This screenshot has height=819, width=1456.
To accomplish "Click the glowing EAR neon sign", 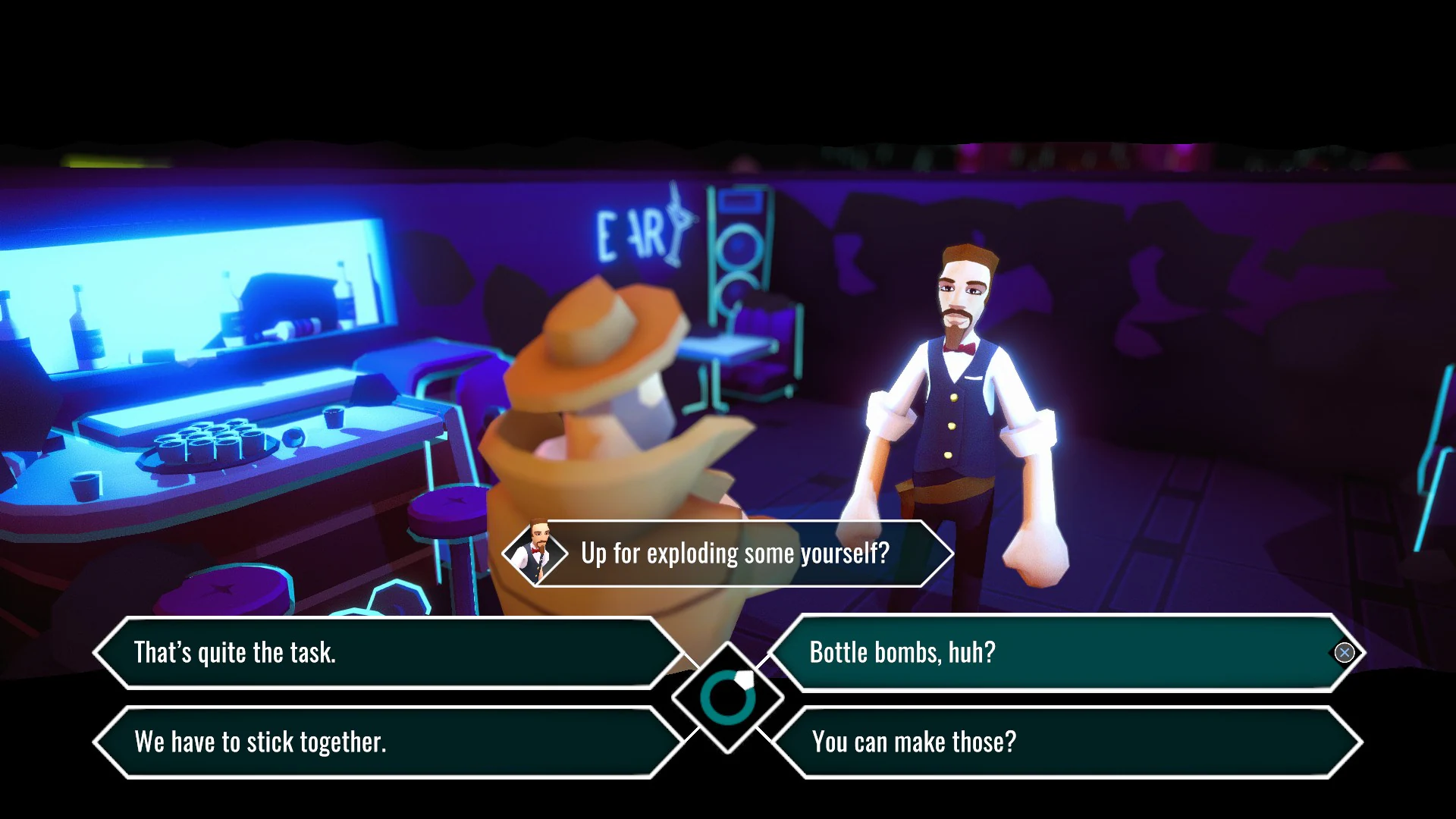I will point(629,230).
